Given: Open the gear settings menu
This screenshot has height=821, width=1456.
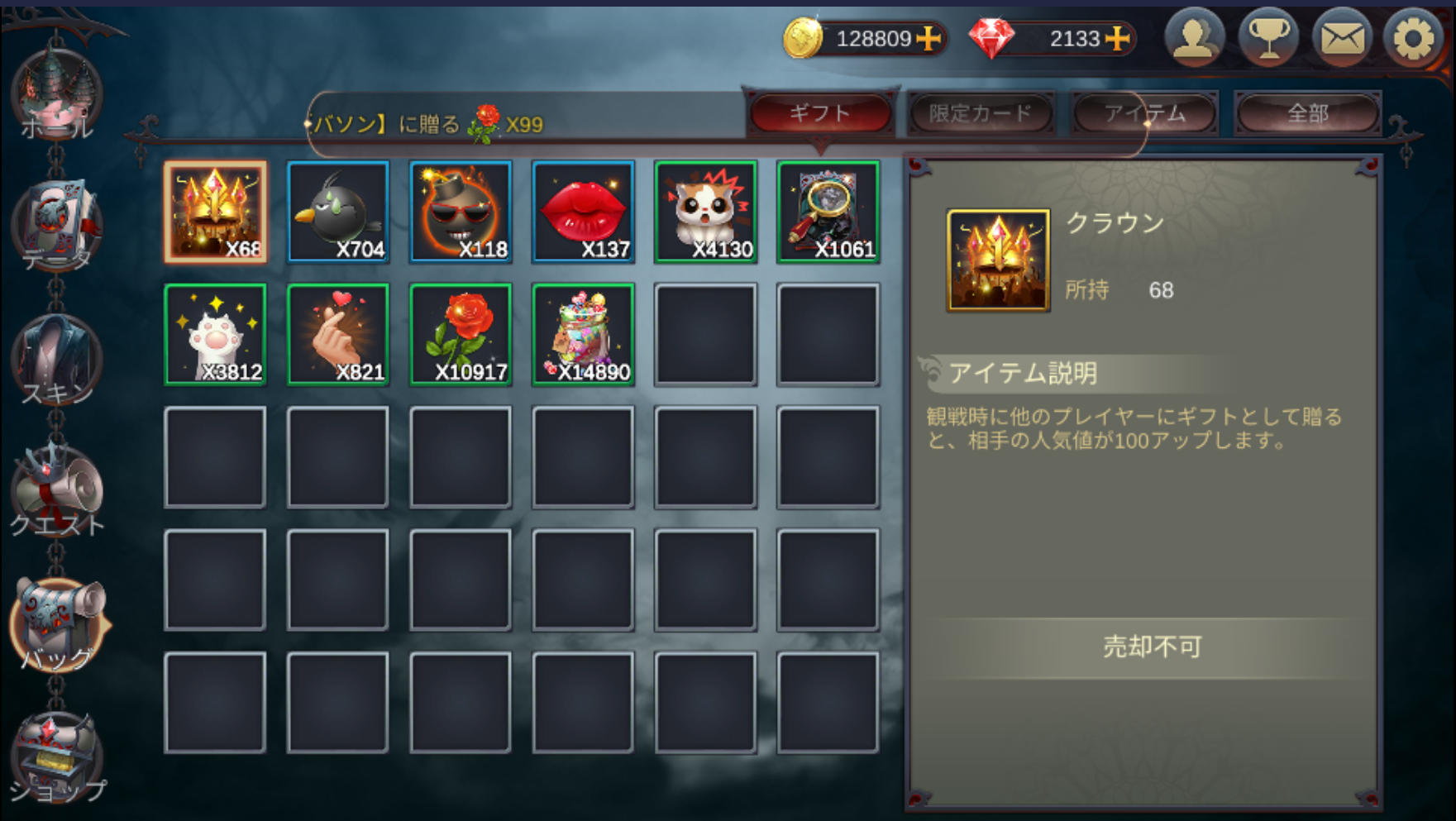Looking at the screenshot, I should click(1413, 37).
